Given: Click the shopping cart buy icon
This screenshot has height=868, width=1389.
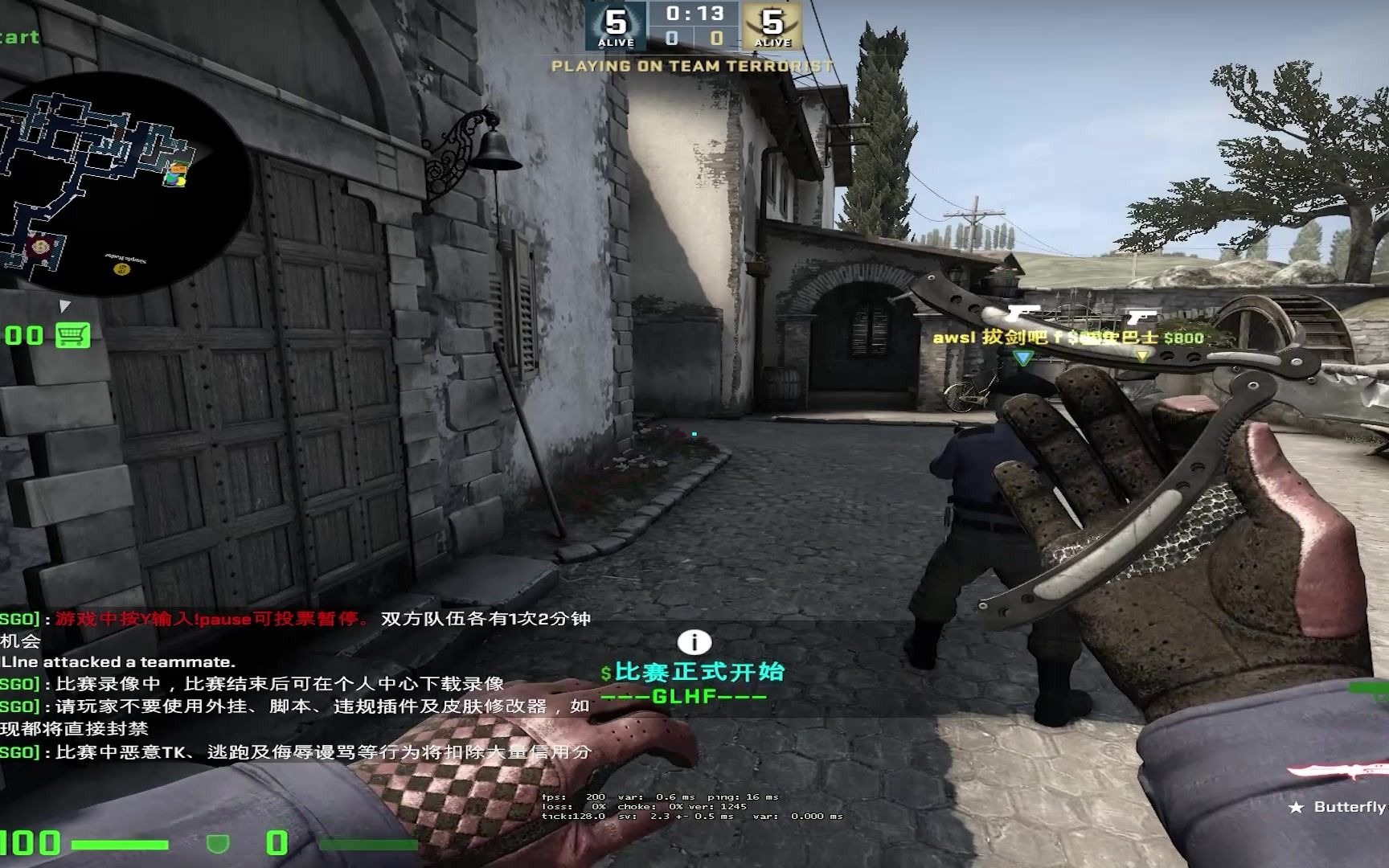Looking at the screenshot, I should coord(72,334).
